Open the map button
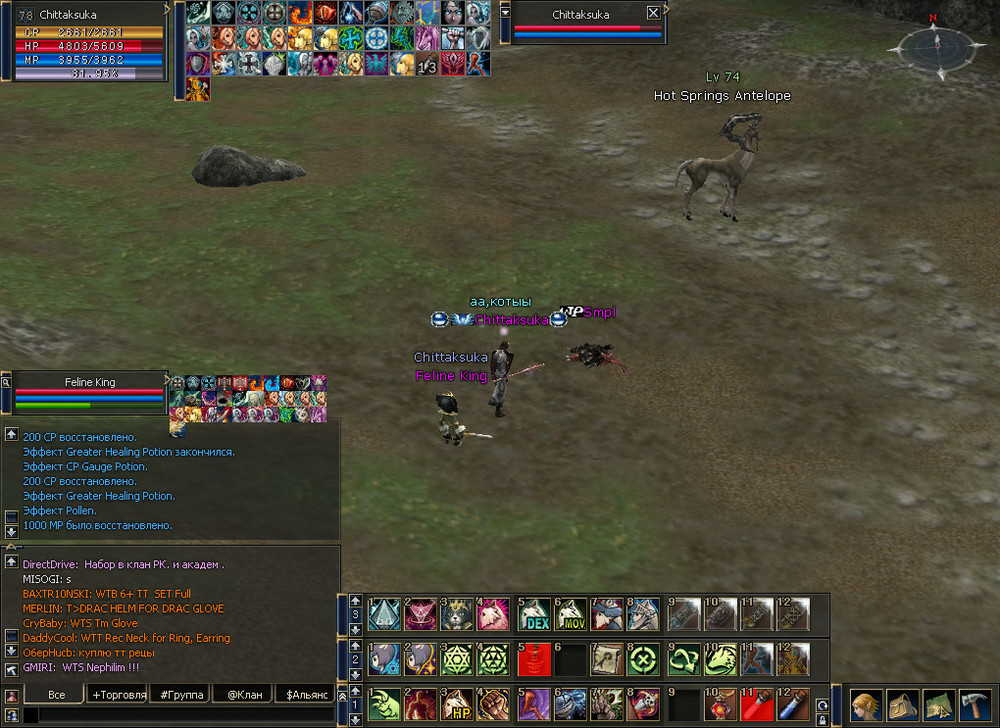This screenshot has width=1000, height=728. (x=938, y=704)
